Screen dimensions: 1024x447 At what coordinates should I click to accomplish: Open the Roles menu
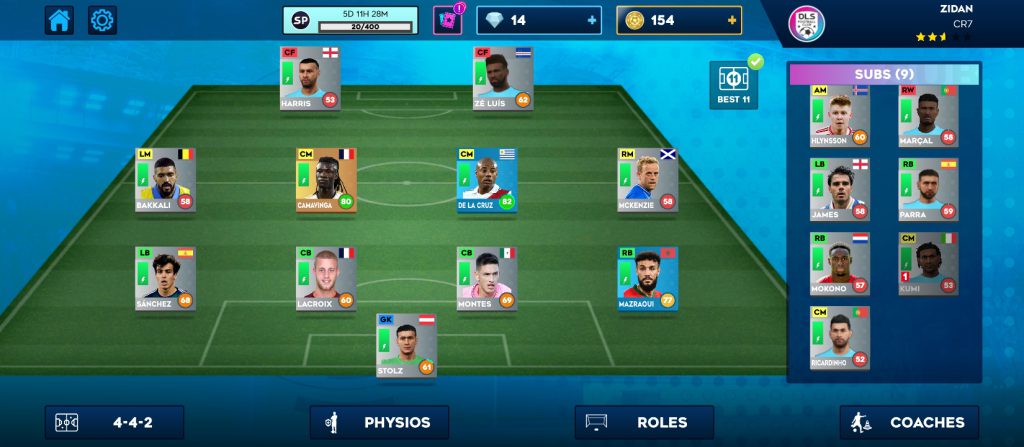644,422
